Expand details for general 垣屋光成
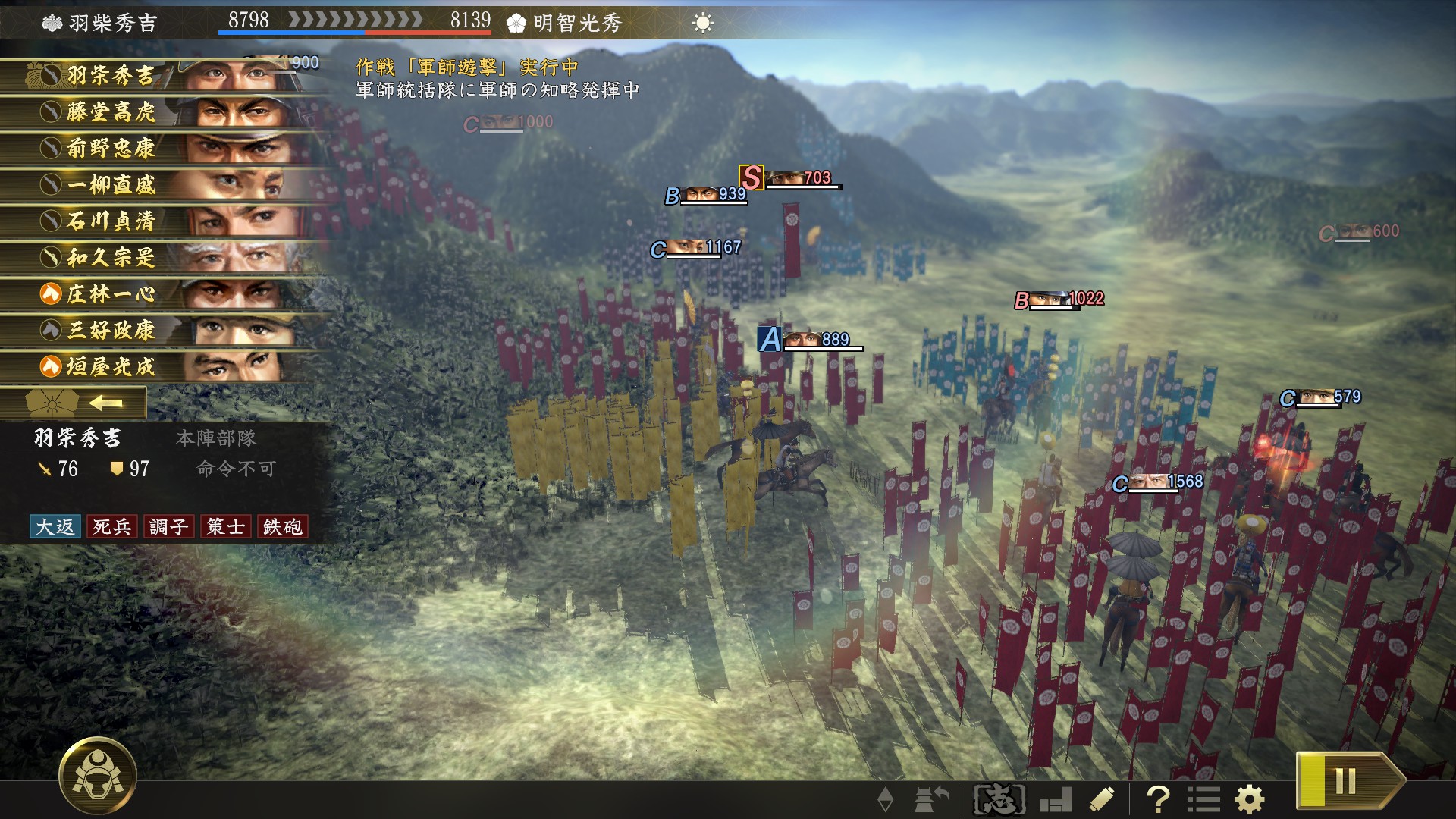This screenshot has height=819, width=1456. click(x=106, y=366)
